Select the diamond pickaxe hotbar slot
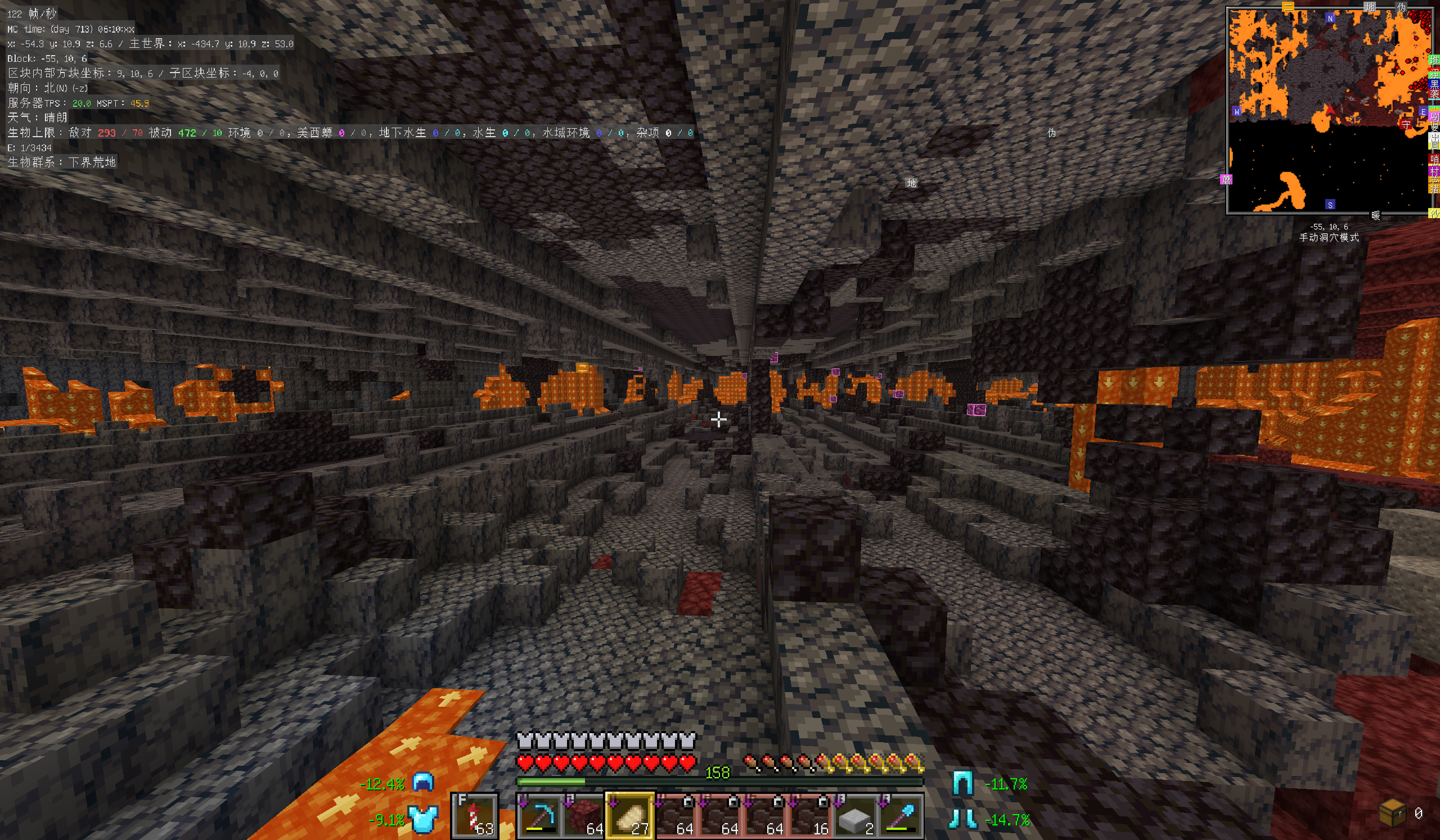 pos(539,816)
